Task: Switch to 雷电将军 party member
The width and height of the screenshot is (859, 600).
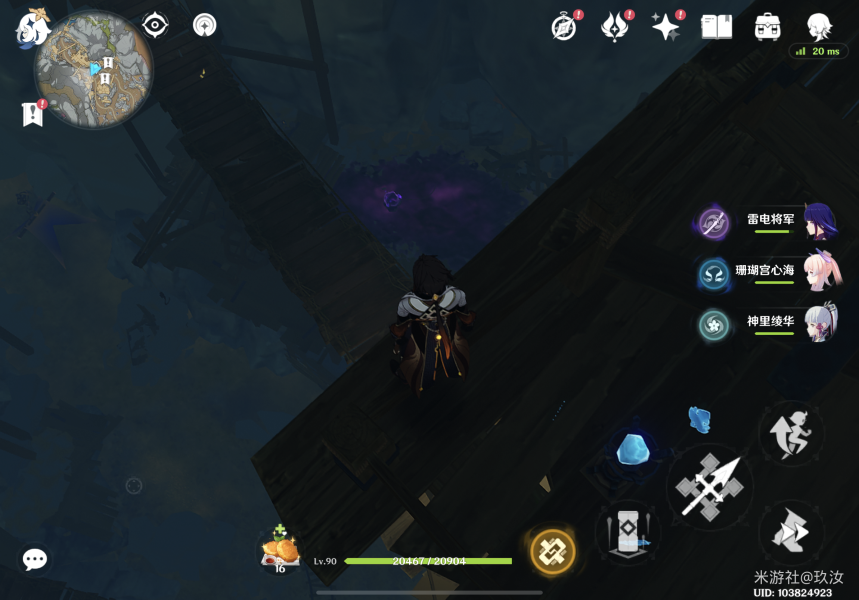Action: [770, 222]
